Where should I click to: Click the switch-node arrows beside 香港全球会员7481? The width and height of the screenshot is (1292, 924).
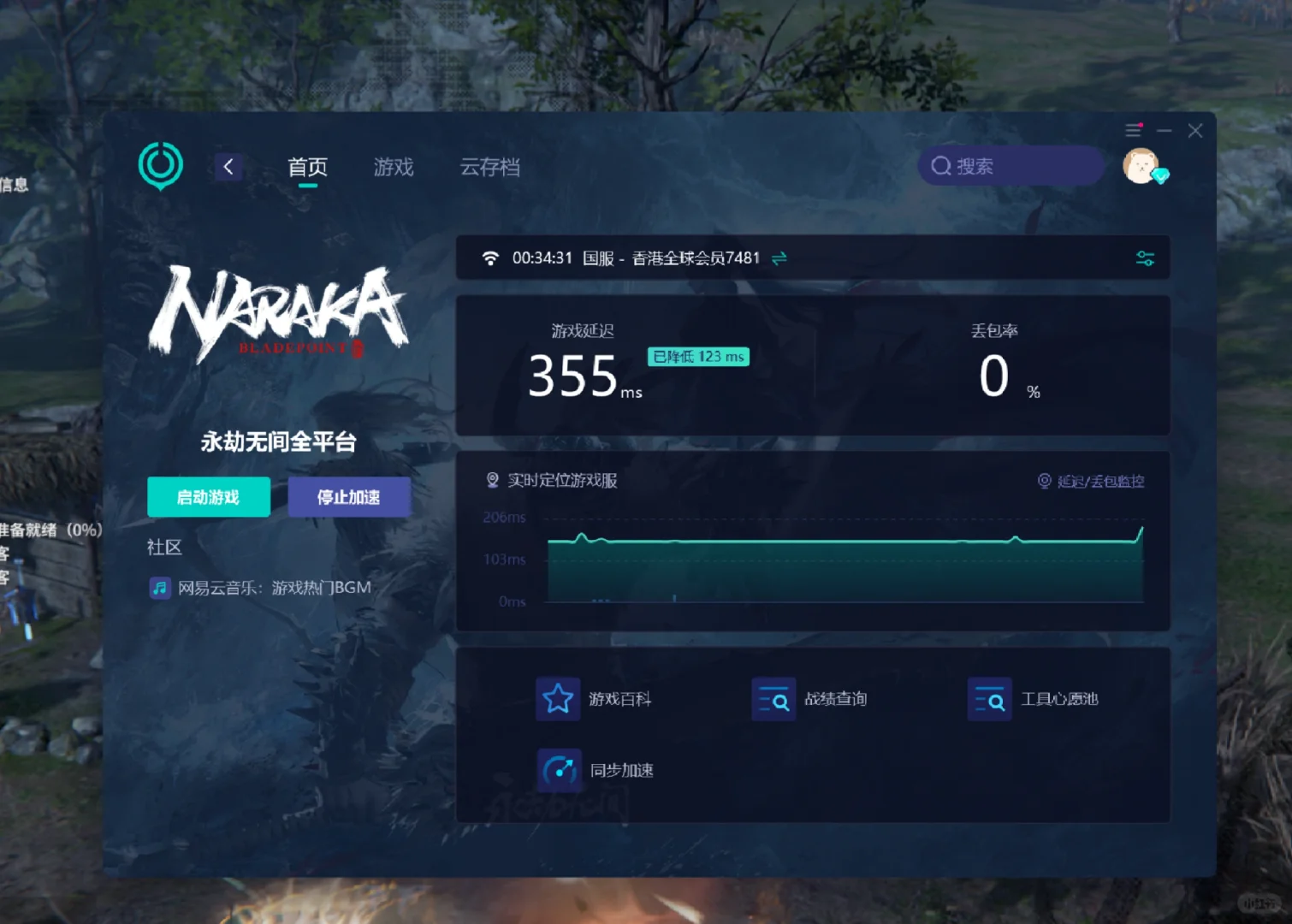(779, 258)
